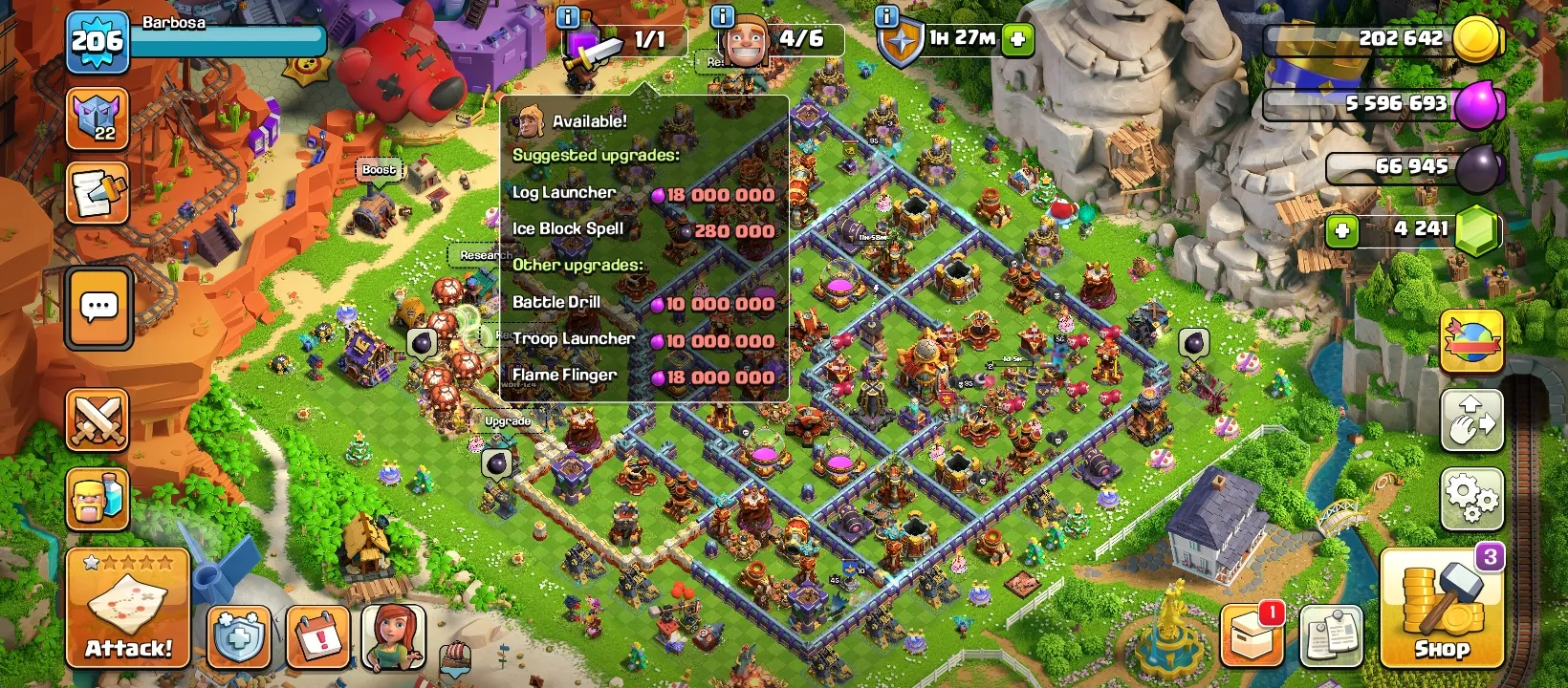Select the Ice Block Spell upgrade
1568x688 pixels.
641,229
